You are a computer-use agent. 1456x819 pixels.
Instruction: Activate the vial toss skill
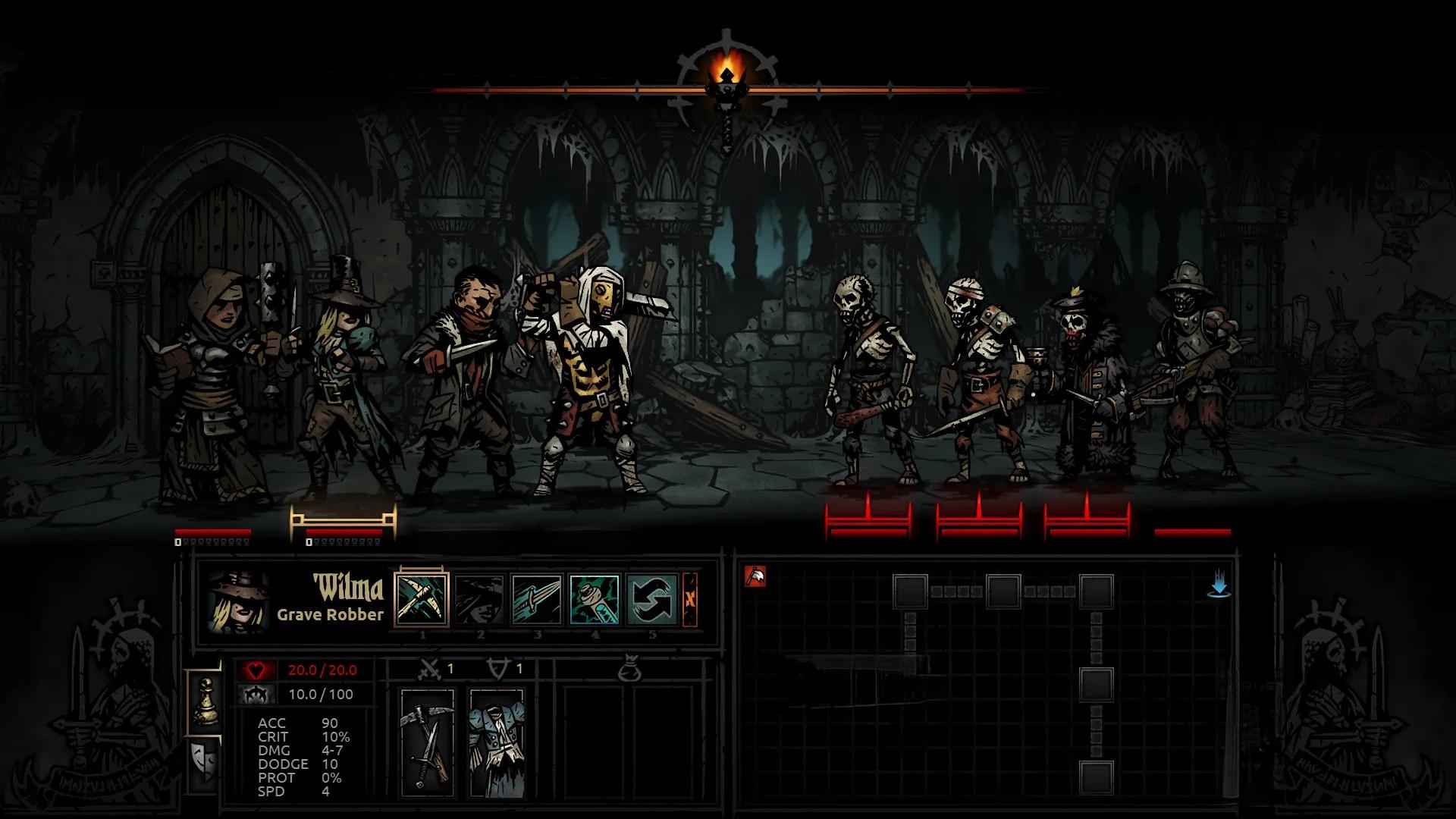pos(595,599)
